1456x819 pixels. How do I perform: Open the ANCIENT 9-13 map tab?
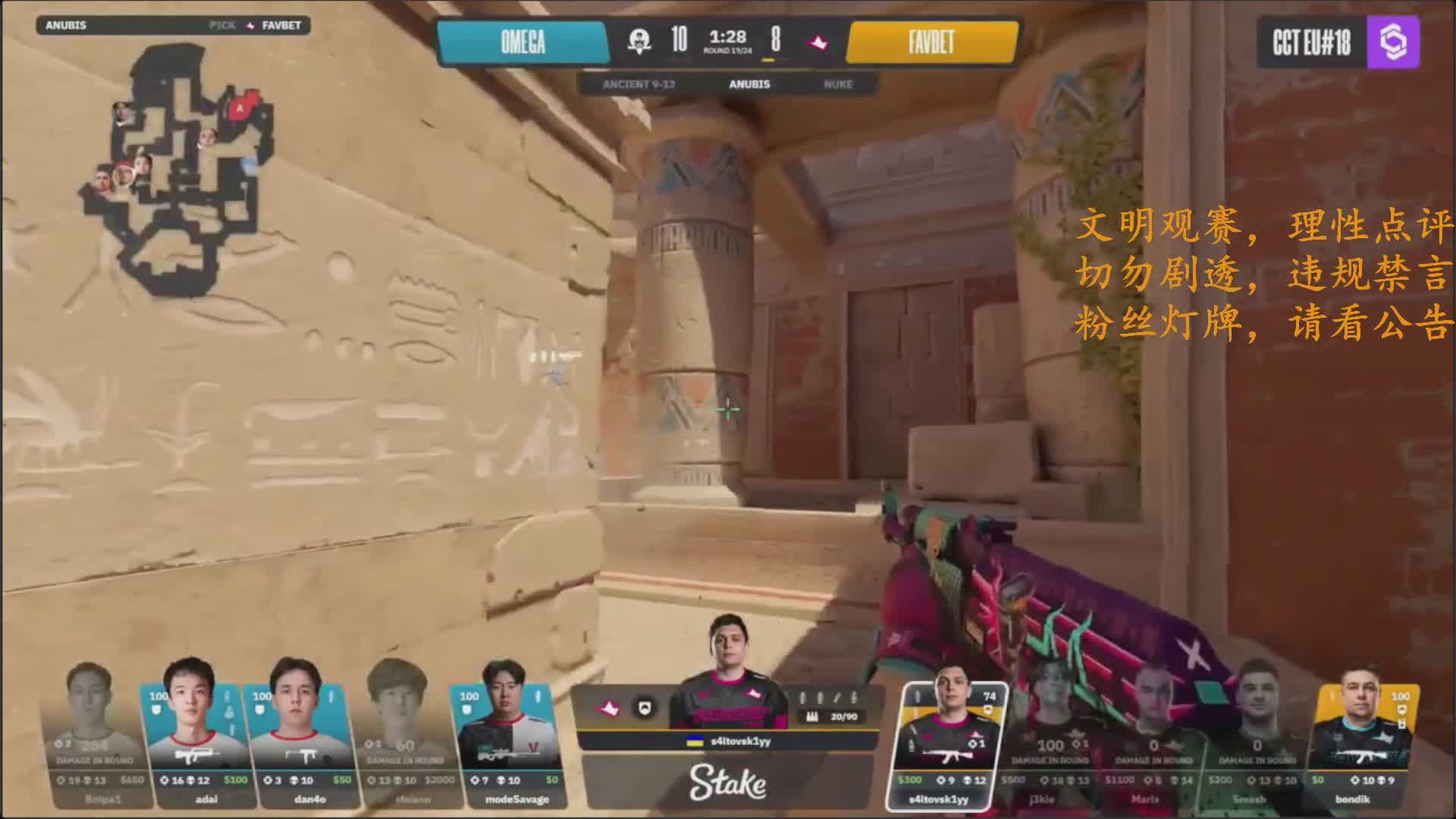(x=639, y=84)
